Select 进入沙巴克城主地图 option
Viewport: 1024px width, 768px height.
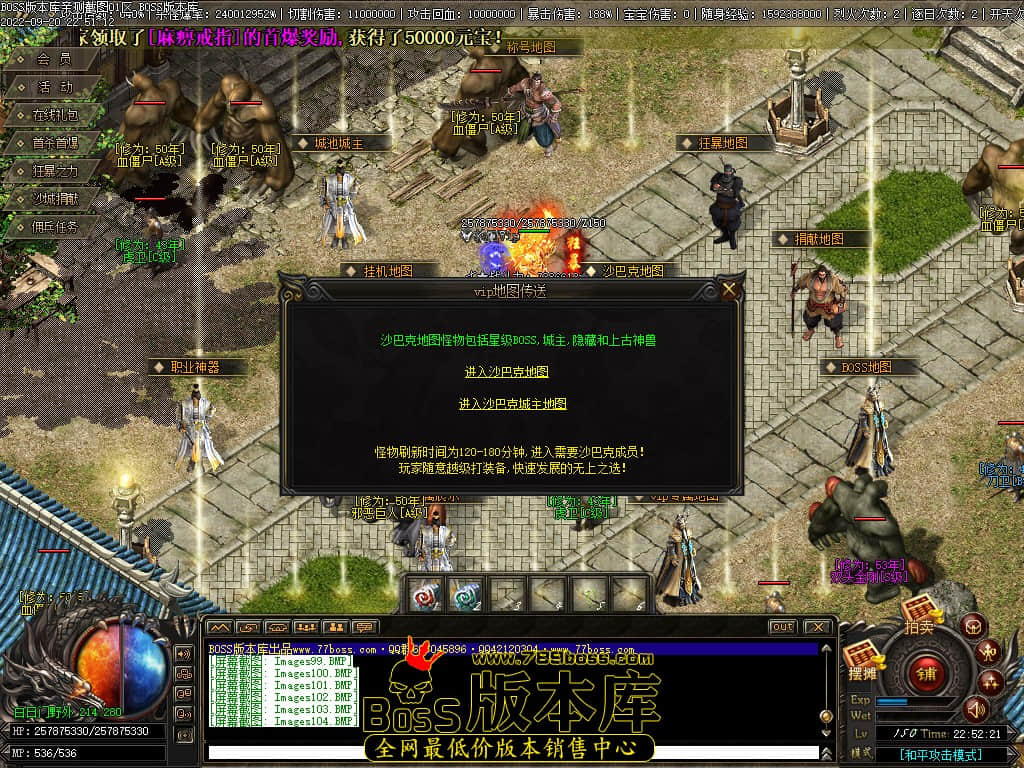[512, 404]
